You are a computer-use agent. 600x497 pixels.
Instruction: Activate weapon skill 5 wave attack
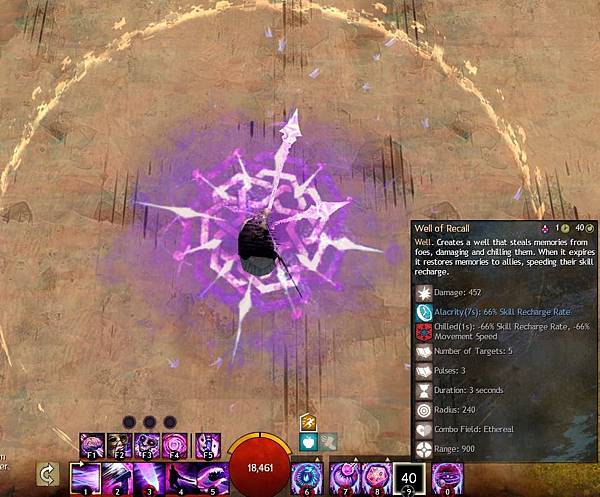coord(210,478)
